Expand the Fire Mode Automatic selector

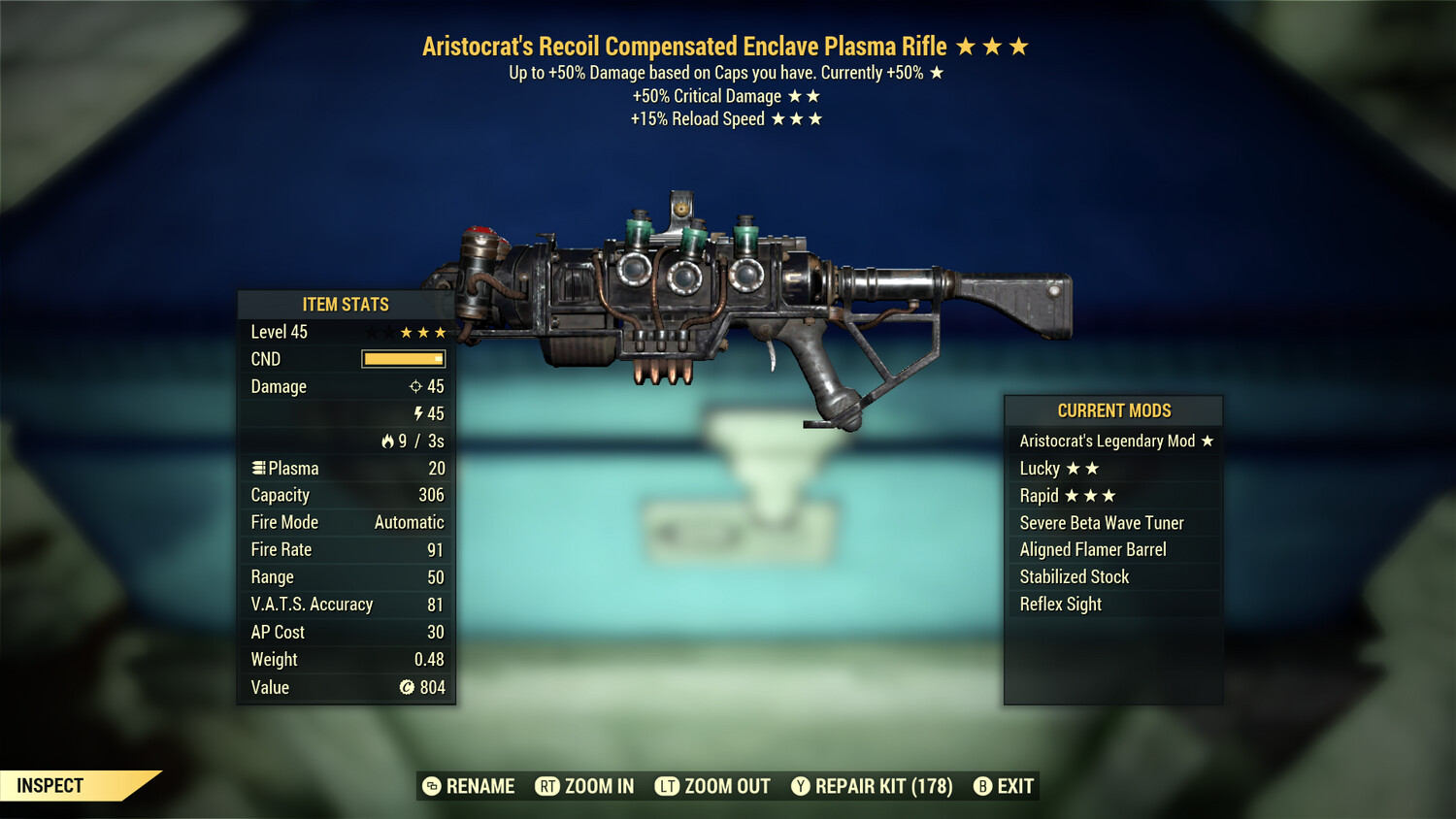pos(409,522)
